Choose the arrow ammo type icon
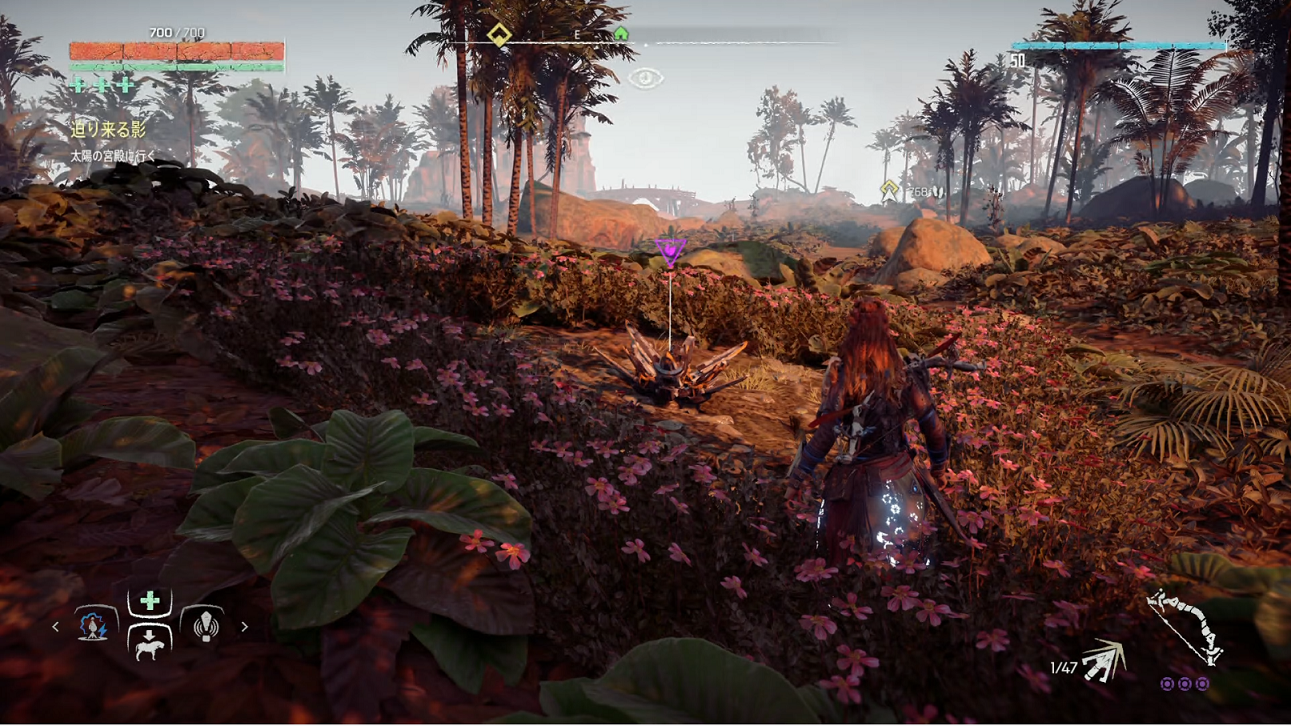The image size is (1291, 726). pos(1104,661)
